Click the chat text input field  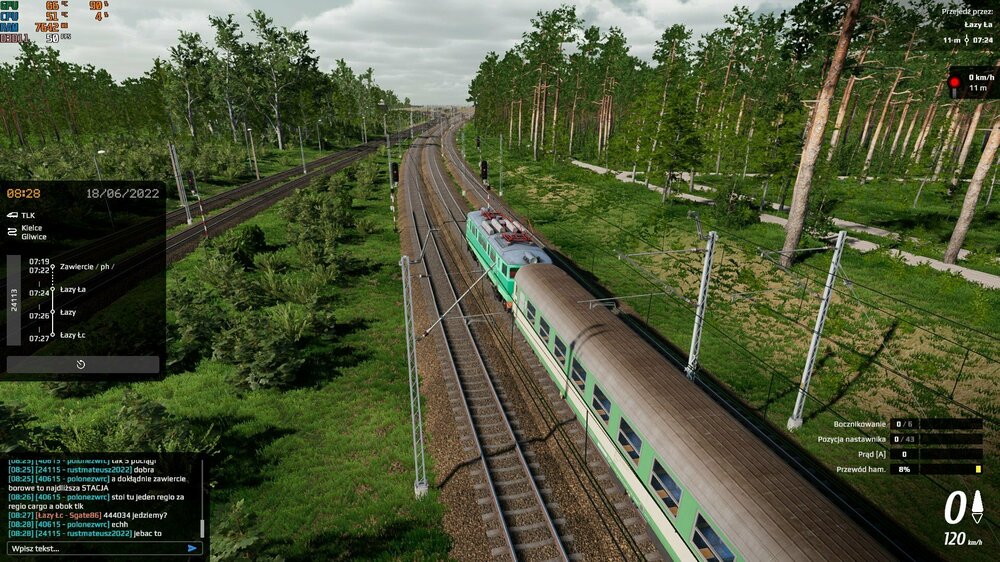pos(95,548)
